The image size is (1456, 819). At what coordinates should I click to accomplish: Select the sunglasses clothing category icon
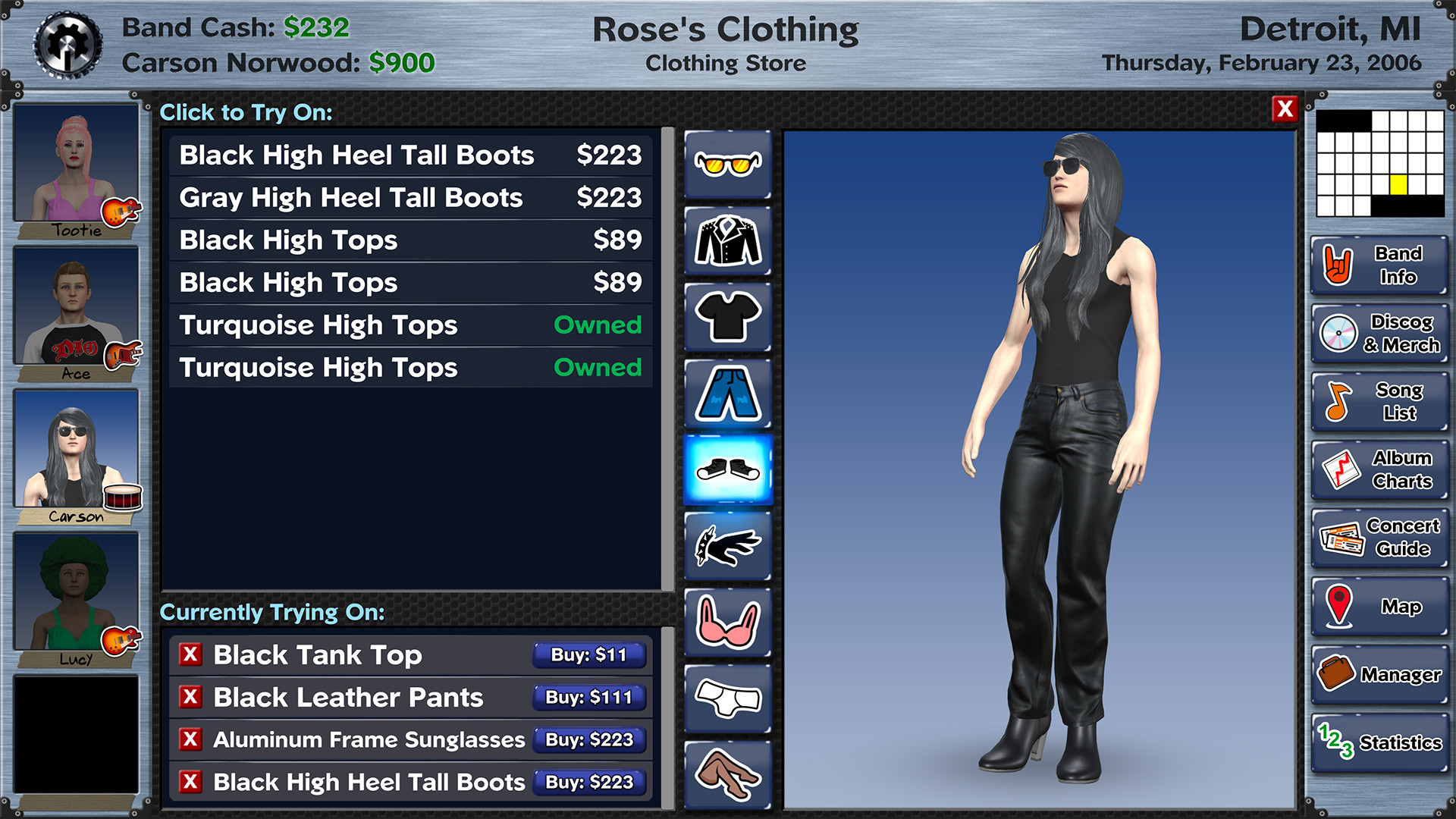[726, 163]
